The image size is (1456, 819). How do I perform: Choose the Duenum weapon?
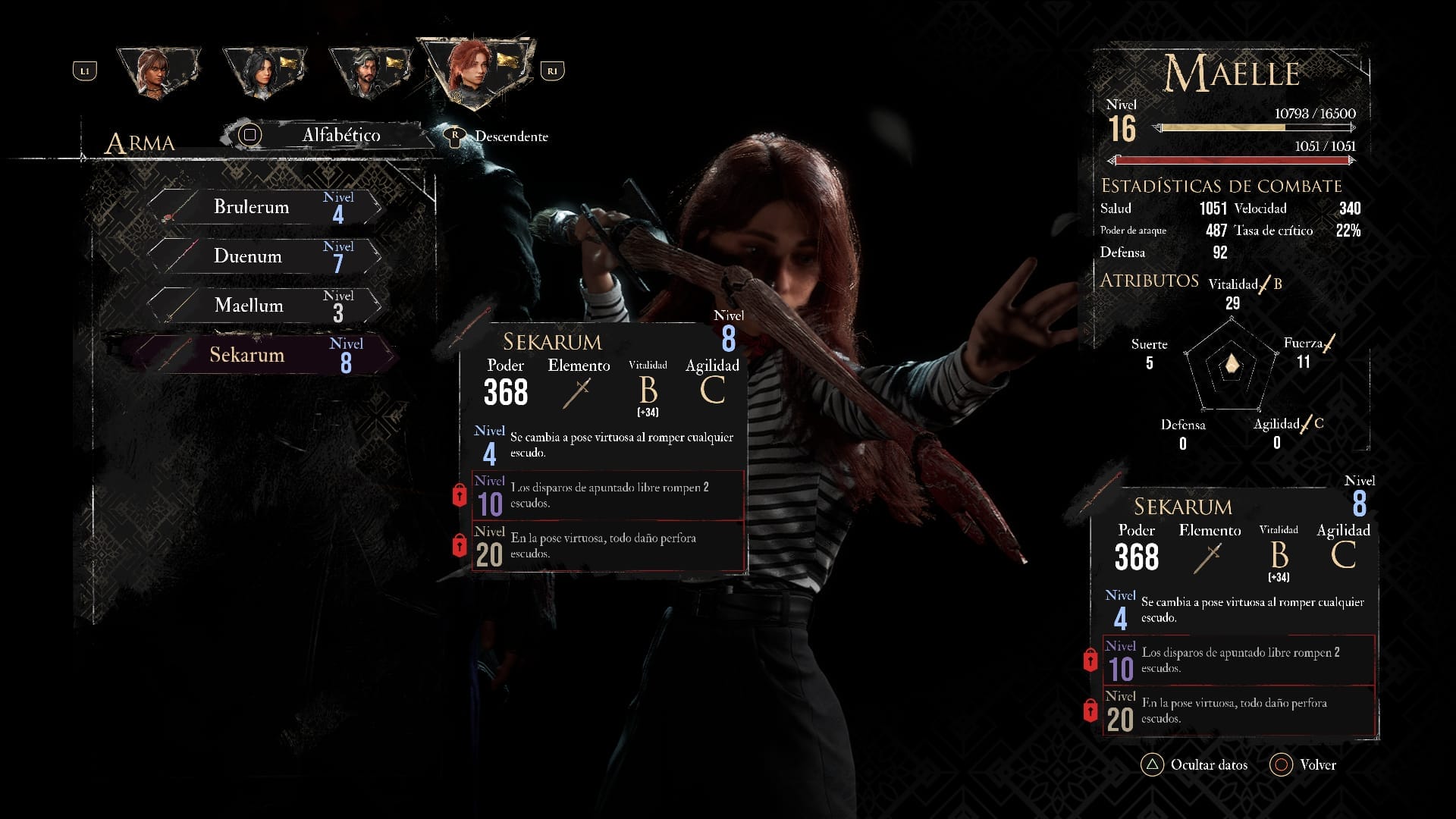[262, 256]
